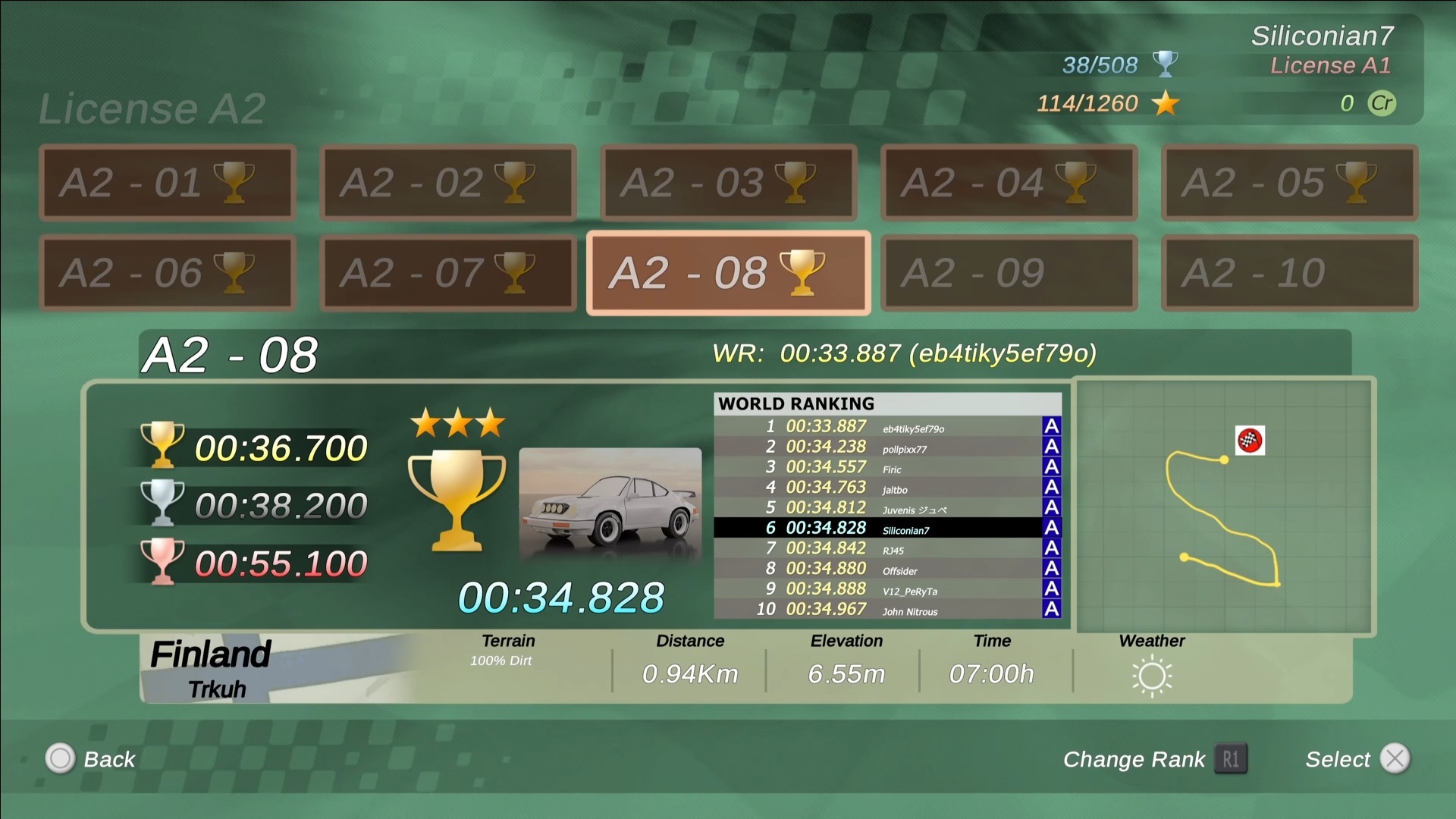Click the white rally car thumbnail
This screenshot has height=819, width=1456.
(610, 504)
